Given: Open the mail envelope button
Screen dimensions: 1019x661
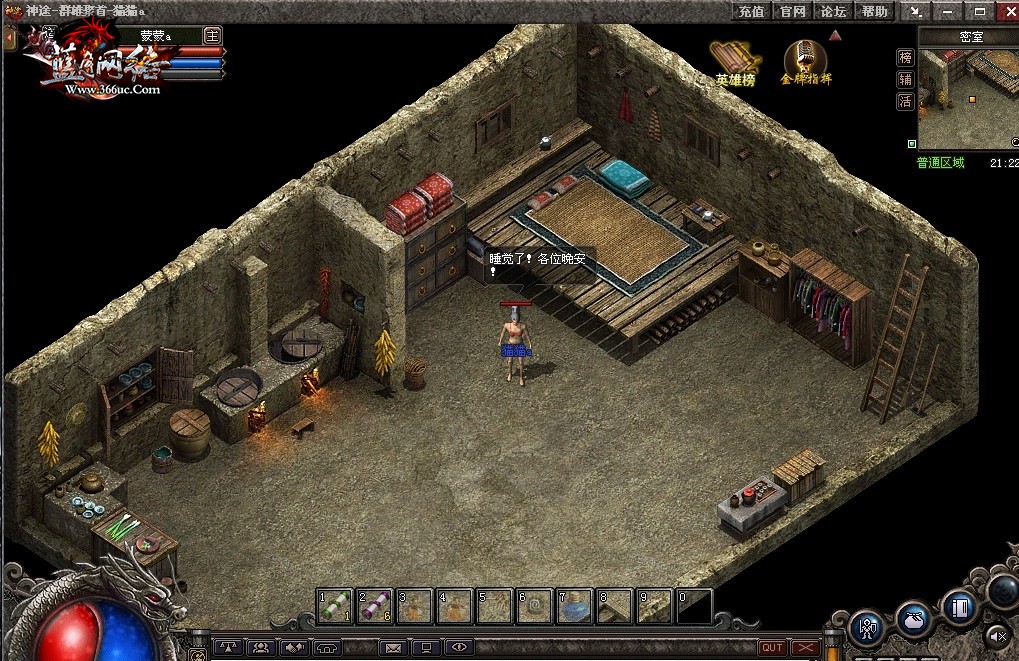Looking at the screenshot, I should coord(393,648).
